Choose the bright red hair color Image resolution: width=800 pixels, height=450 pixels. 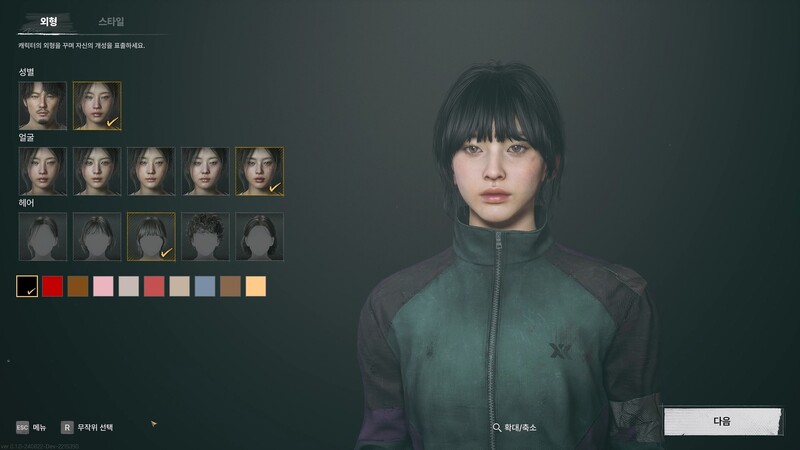pyautogui.click(x=53, y=287)
